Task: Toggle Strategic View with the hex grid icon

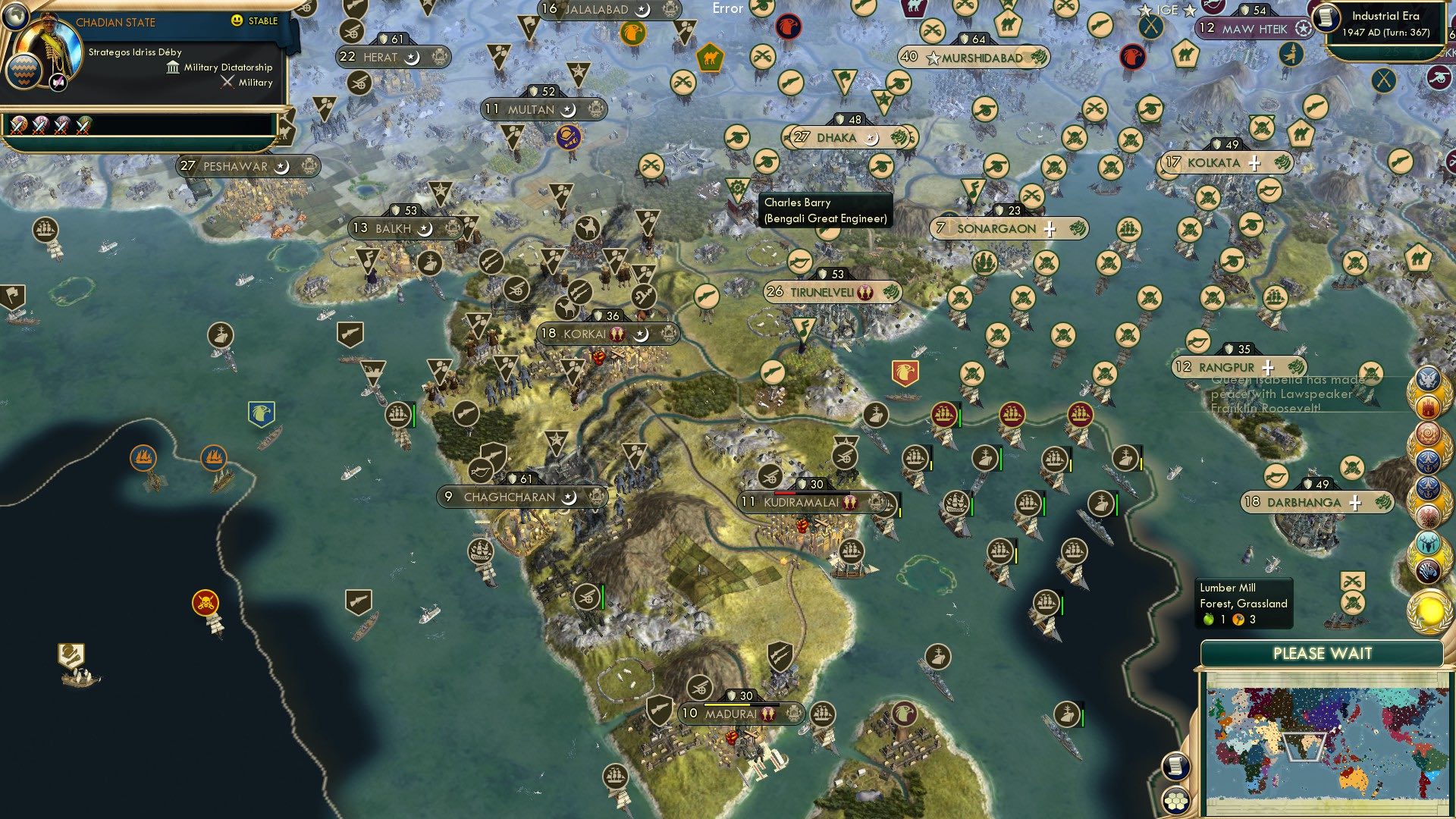Action: click(x=1177, y=800)
